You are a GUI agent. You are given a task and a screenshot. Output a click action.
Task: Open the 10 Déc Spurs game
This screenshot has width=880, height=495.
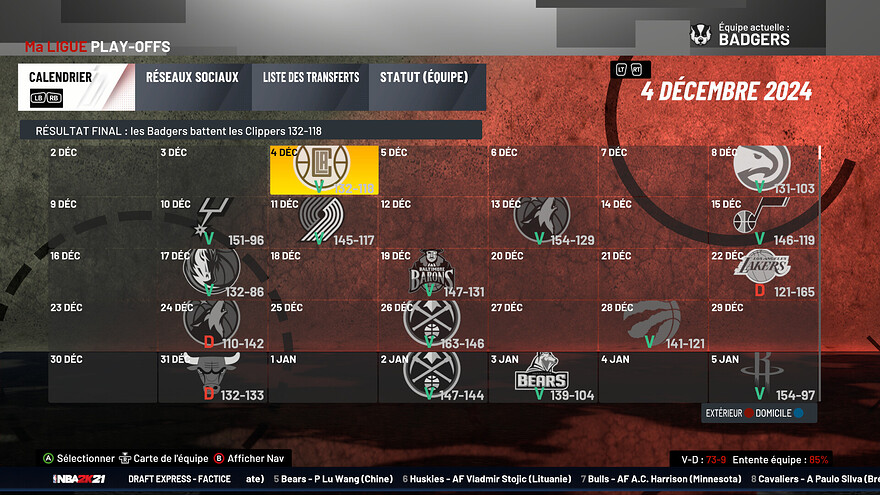point(212,221)
